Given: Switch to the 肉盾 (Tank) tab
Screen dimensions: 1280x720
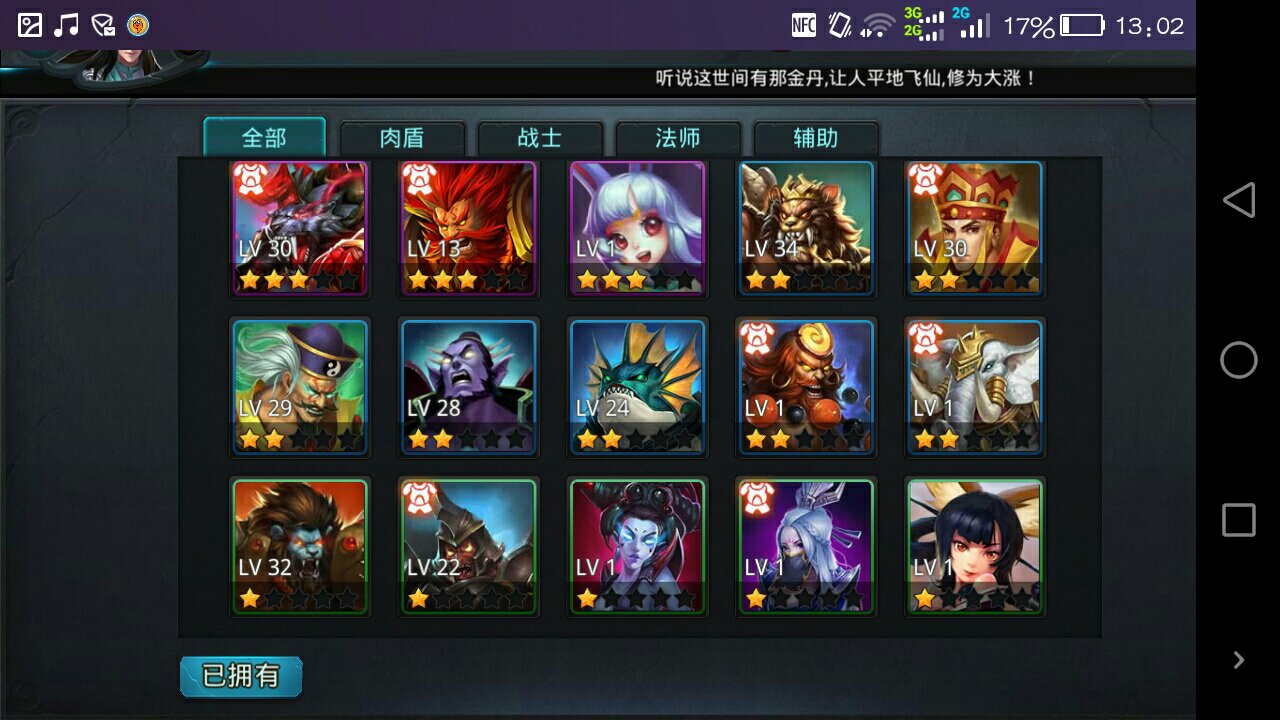Looking at the screenshot, I should pyautogui.click(x=404, y=138).
